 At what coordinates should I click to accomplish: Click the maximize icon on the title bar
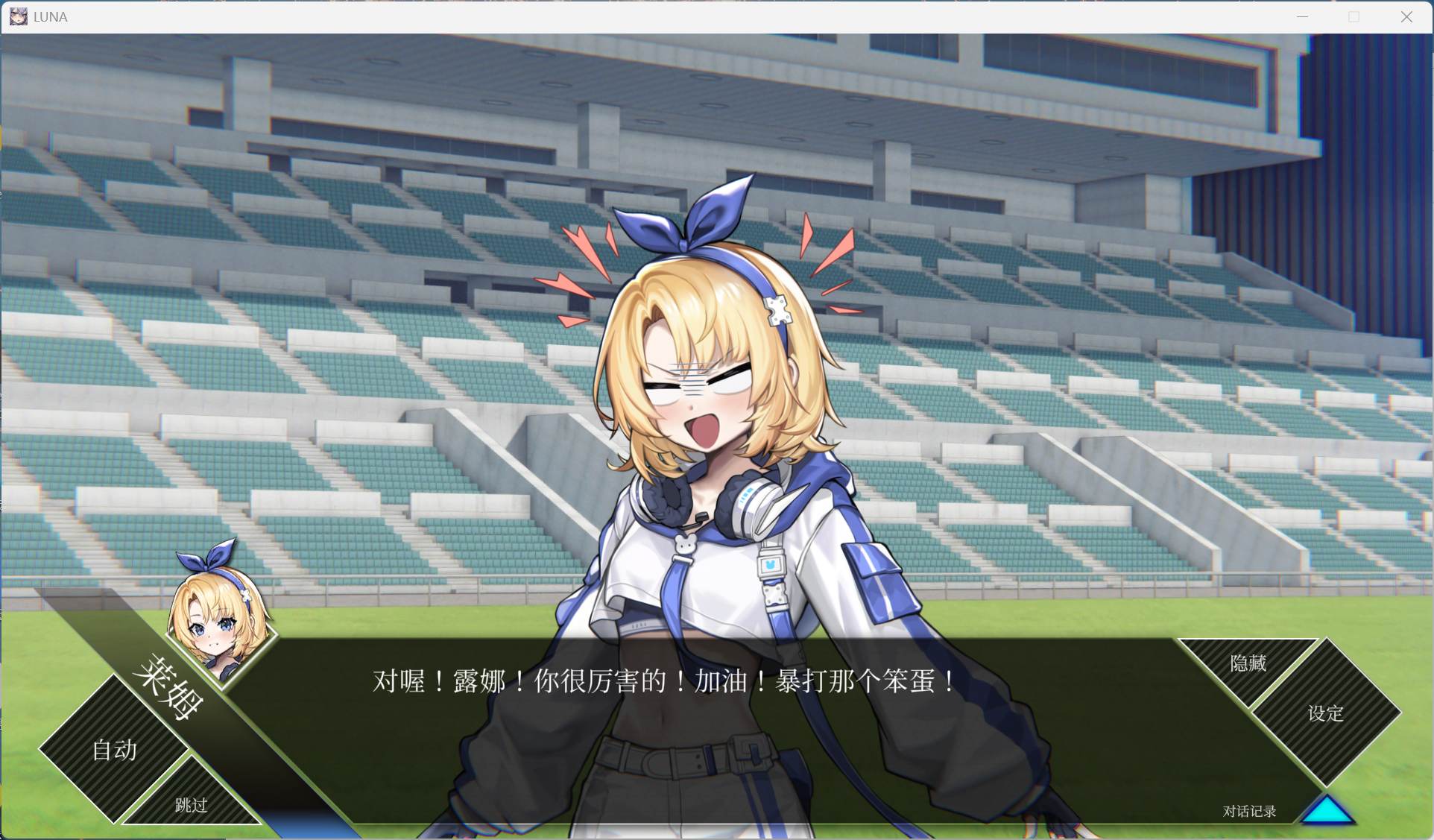click(1355, 16)
